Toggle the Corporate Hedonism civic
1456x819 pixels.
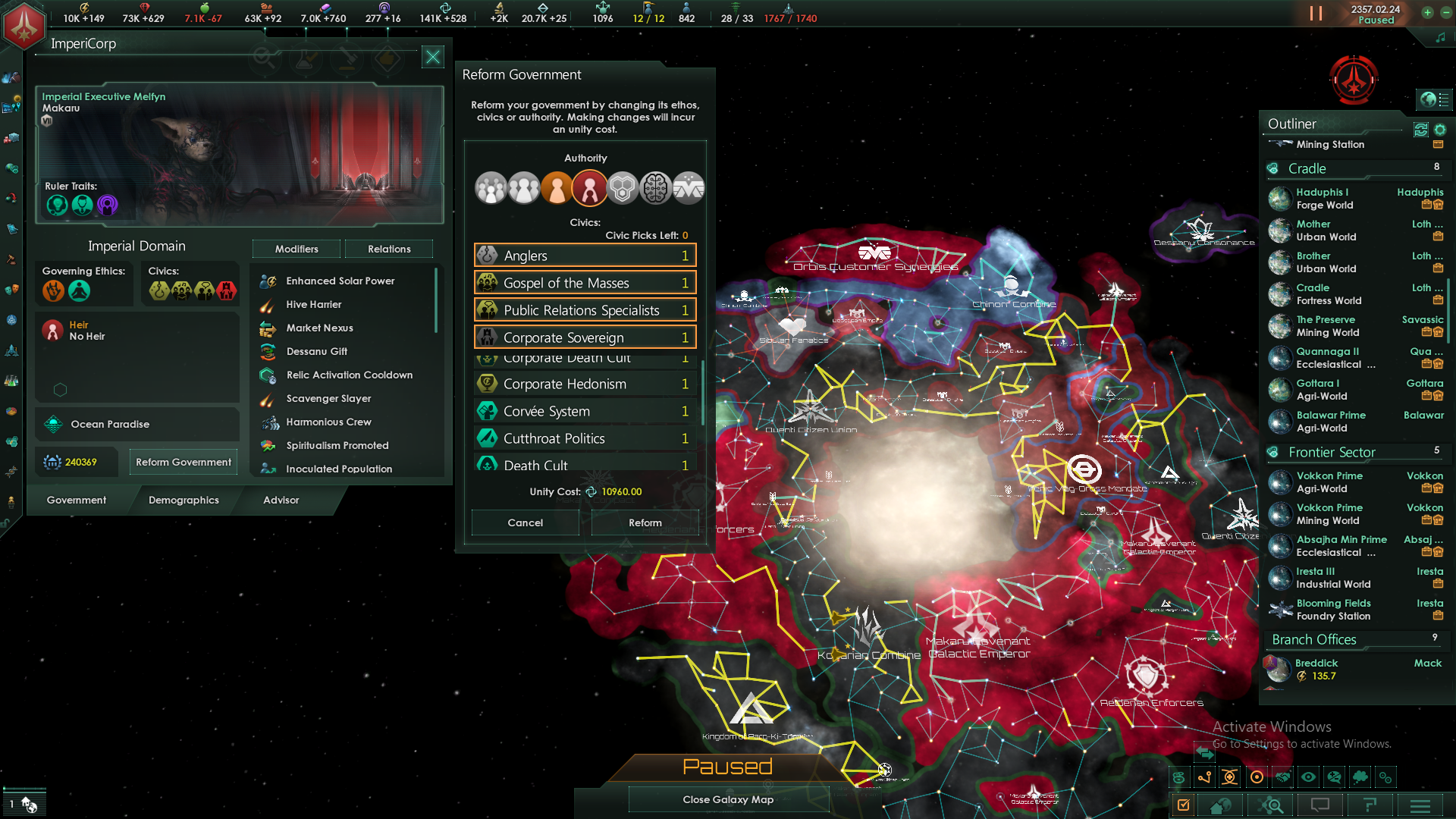[x=584, y=384]
